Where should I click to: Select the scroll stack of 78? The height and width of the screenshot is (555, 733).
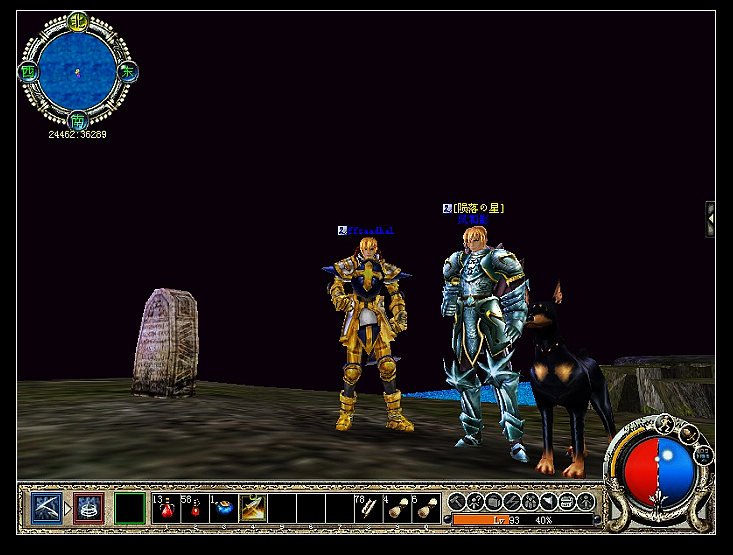pos(367,508)
